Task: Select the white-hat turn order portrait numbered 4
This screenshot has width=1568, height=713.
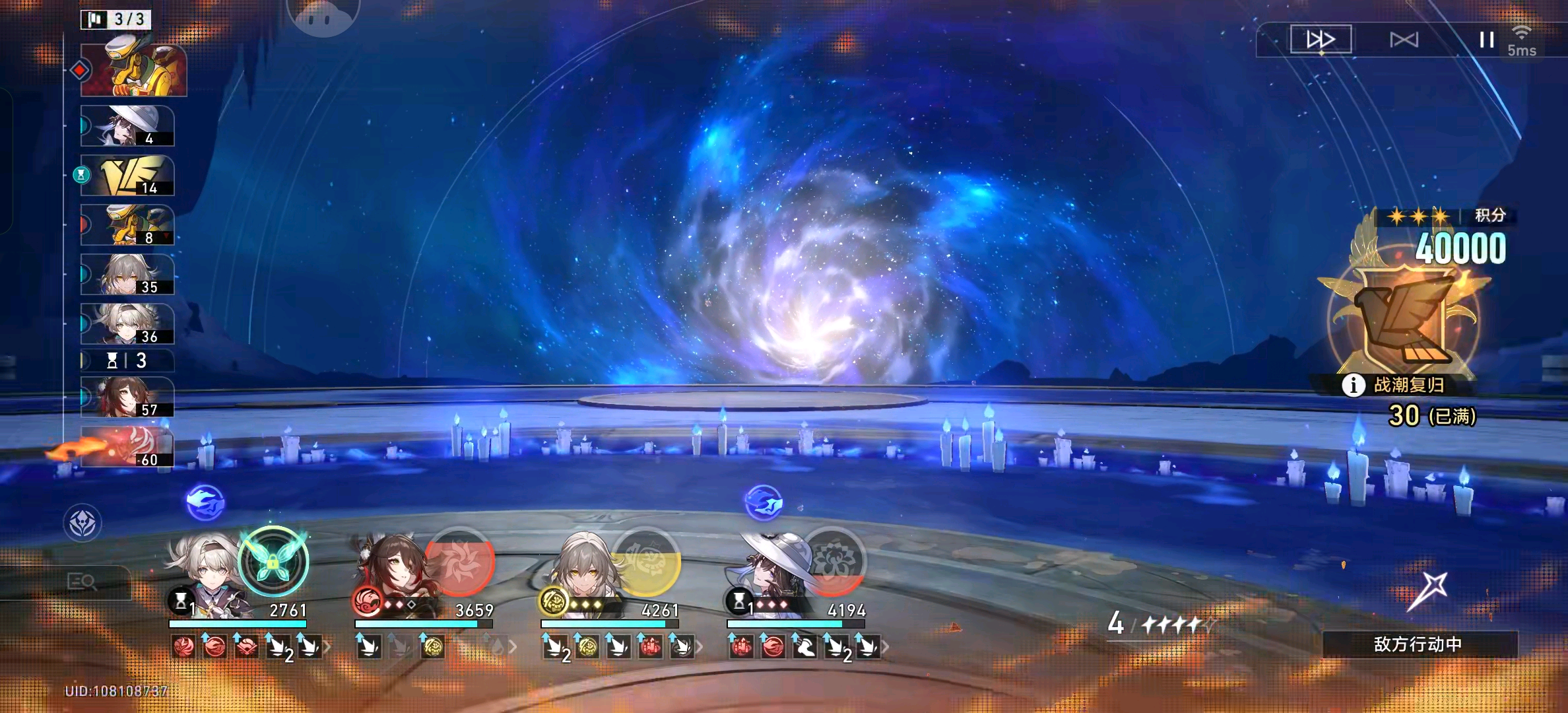Action: click(127, 125)
